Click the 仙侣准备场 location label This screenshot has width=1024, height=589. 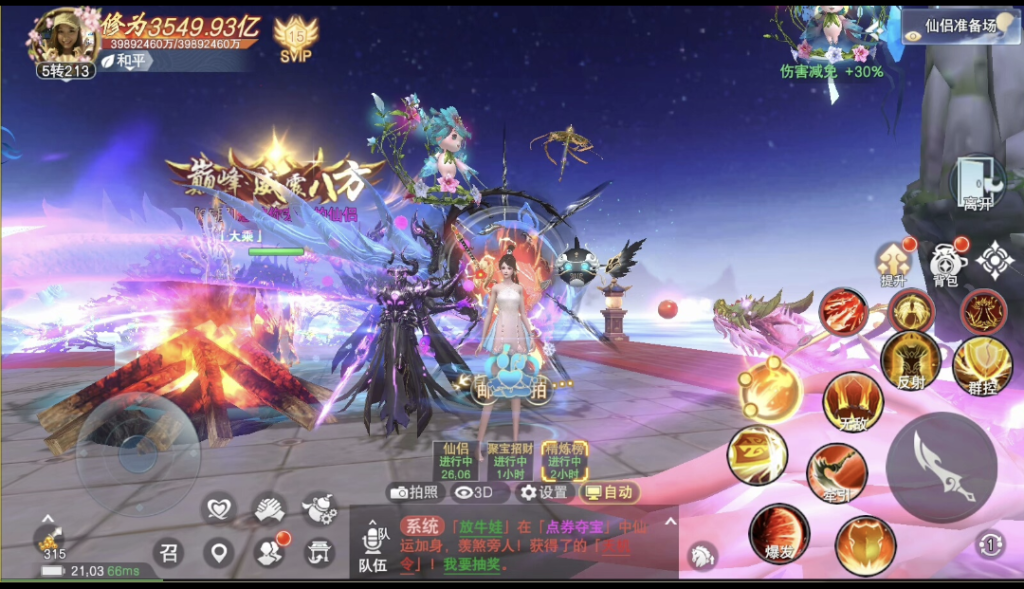coord(959,27)
